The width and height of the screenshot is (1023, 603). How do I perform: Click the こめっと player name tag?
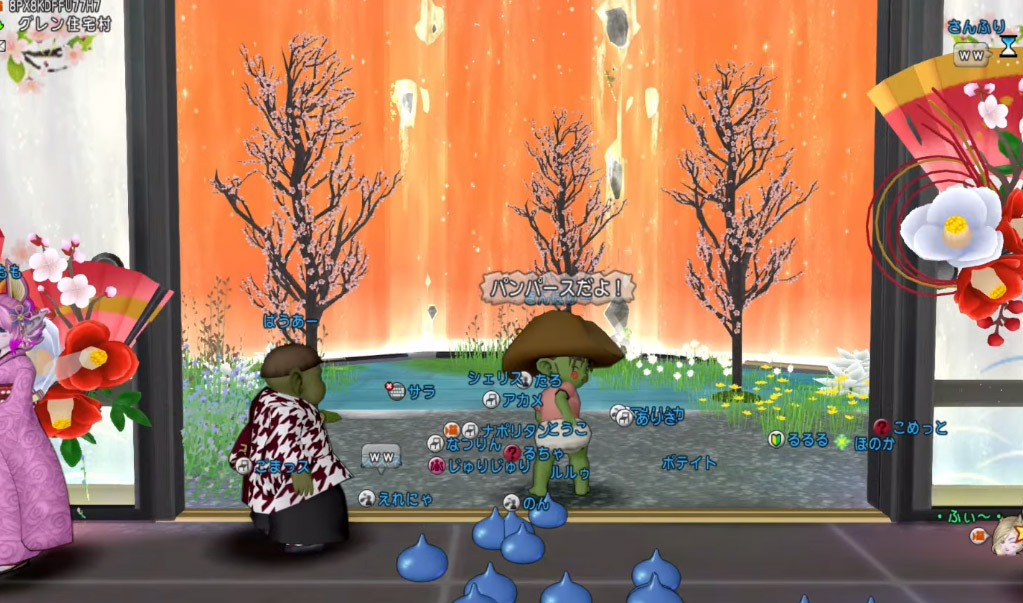[920, 428]
